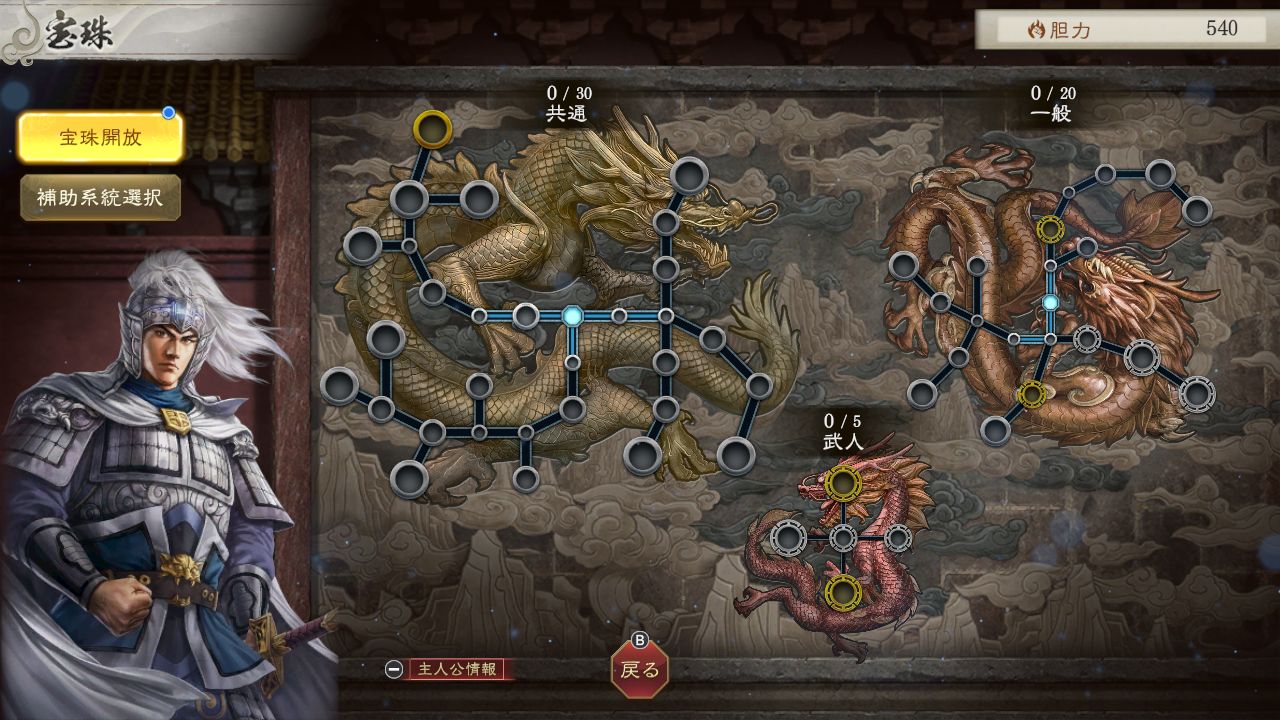Click the gold-ringed node atop the 共通 tree
Image resolution: width=1280 pixels, height=720 pixels.
[x=430, y=128]
